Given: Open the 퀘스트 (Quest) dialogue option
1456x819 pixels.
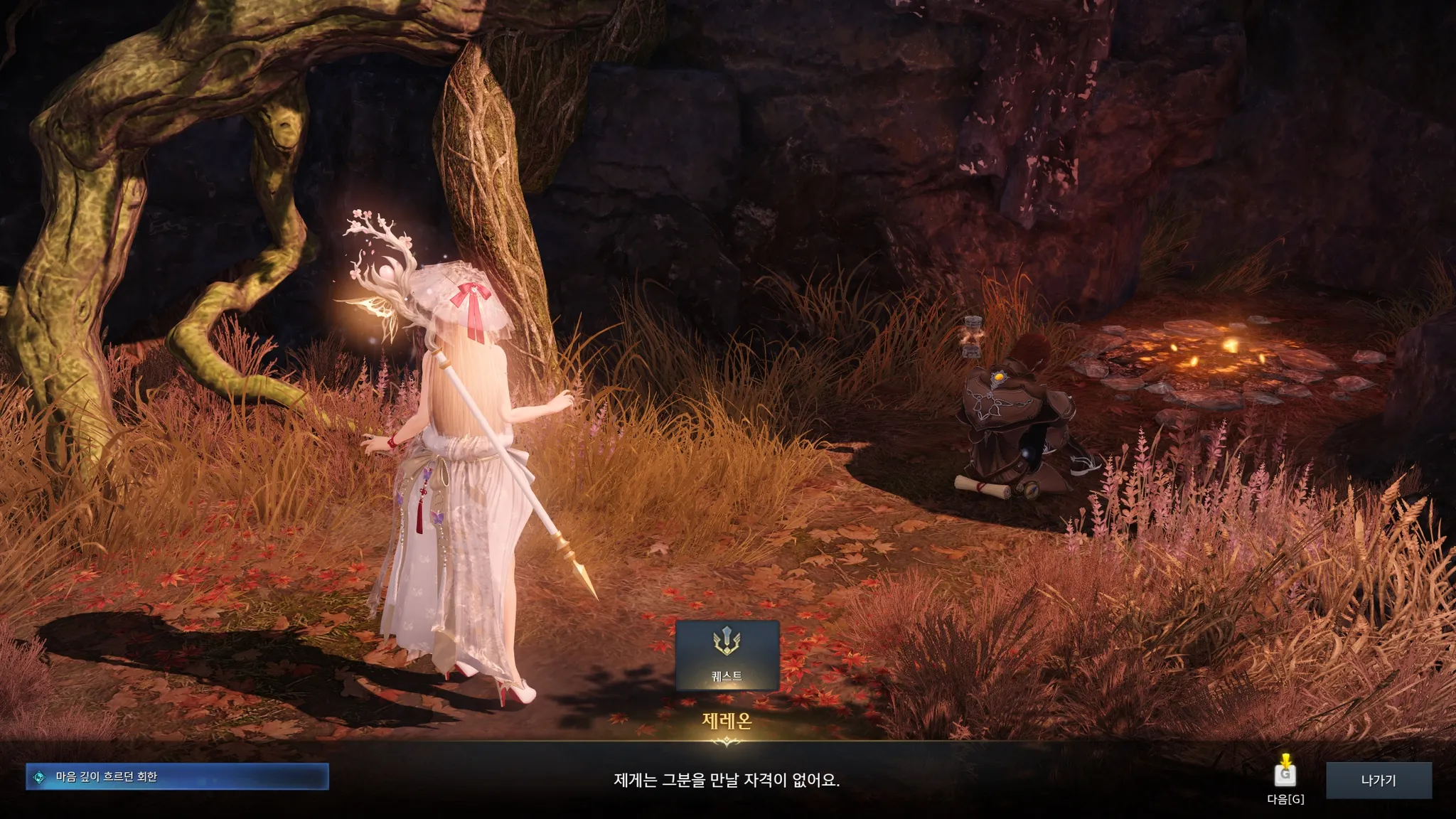Looking at the screenshot, I should (x=727, y=655).
